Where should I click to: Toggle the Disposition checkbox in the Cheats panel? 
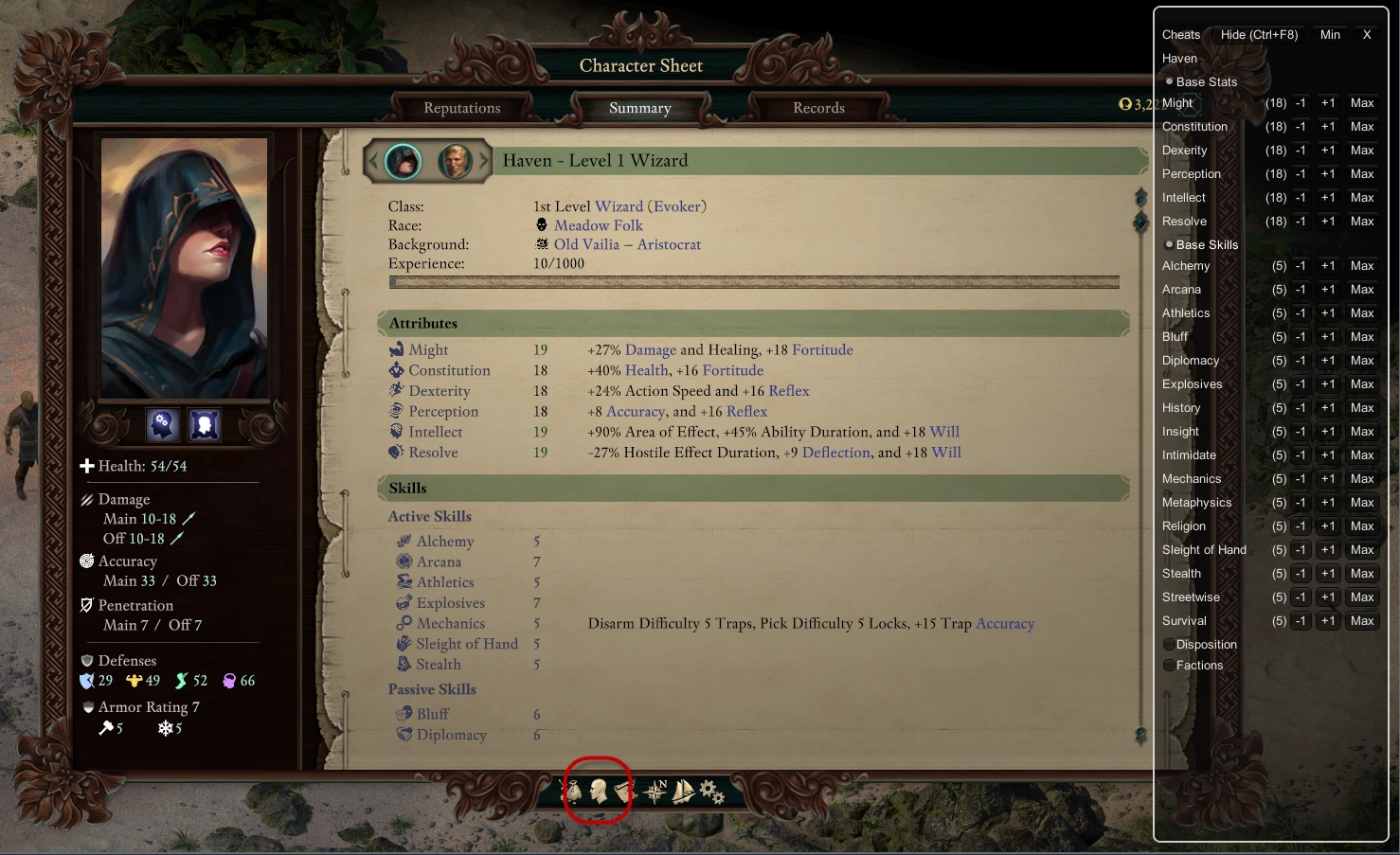(1168, 644)
